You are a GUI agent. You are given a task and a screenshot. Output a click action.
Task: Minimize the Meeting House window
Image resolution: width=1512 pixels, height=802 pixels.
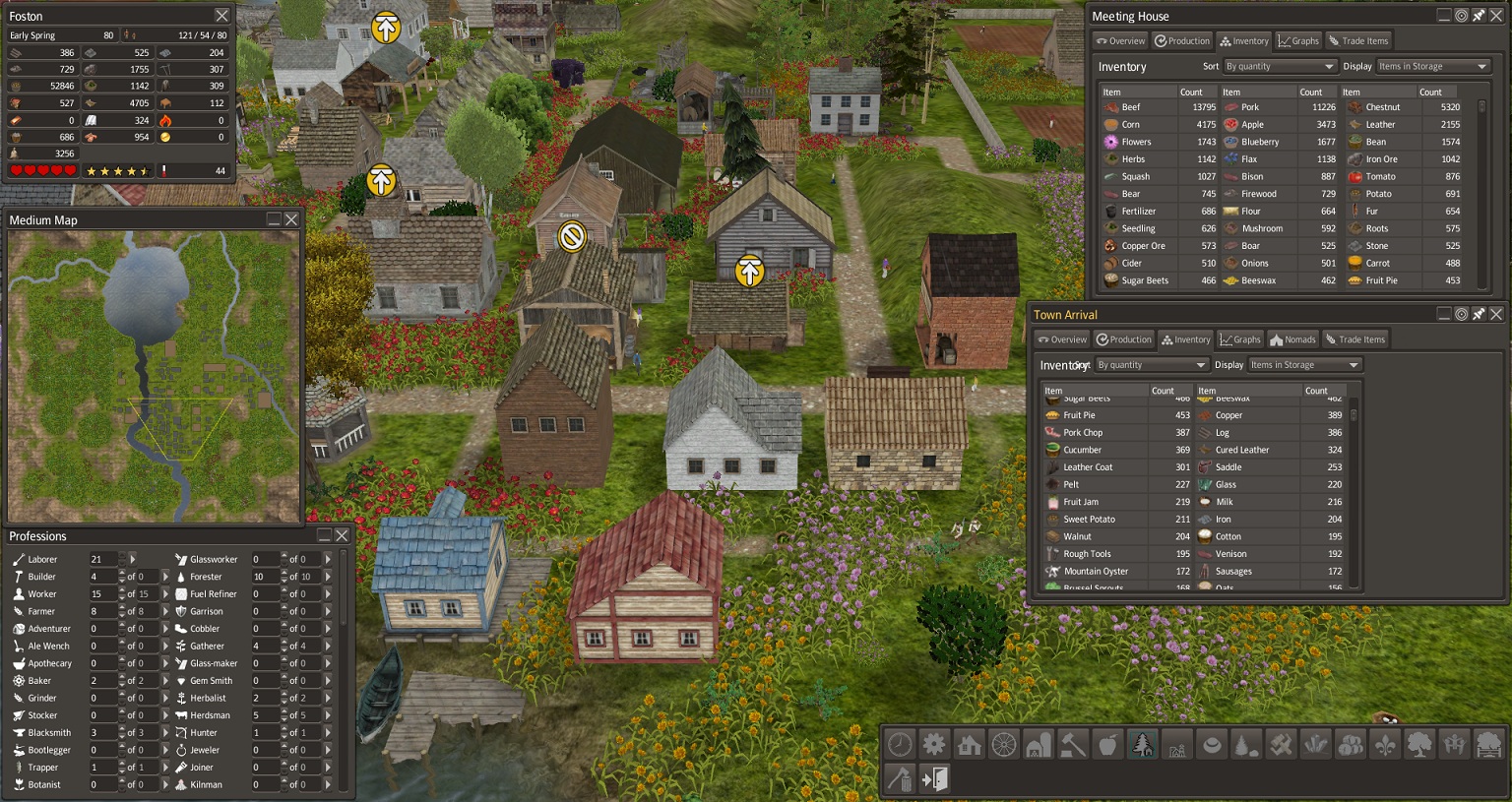point(1444,16)
